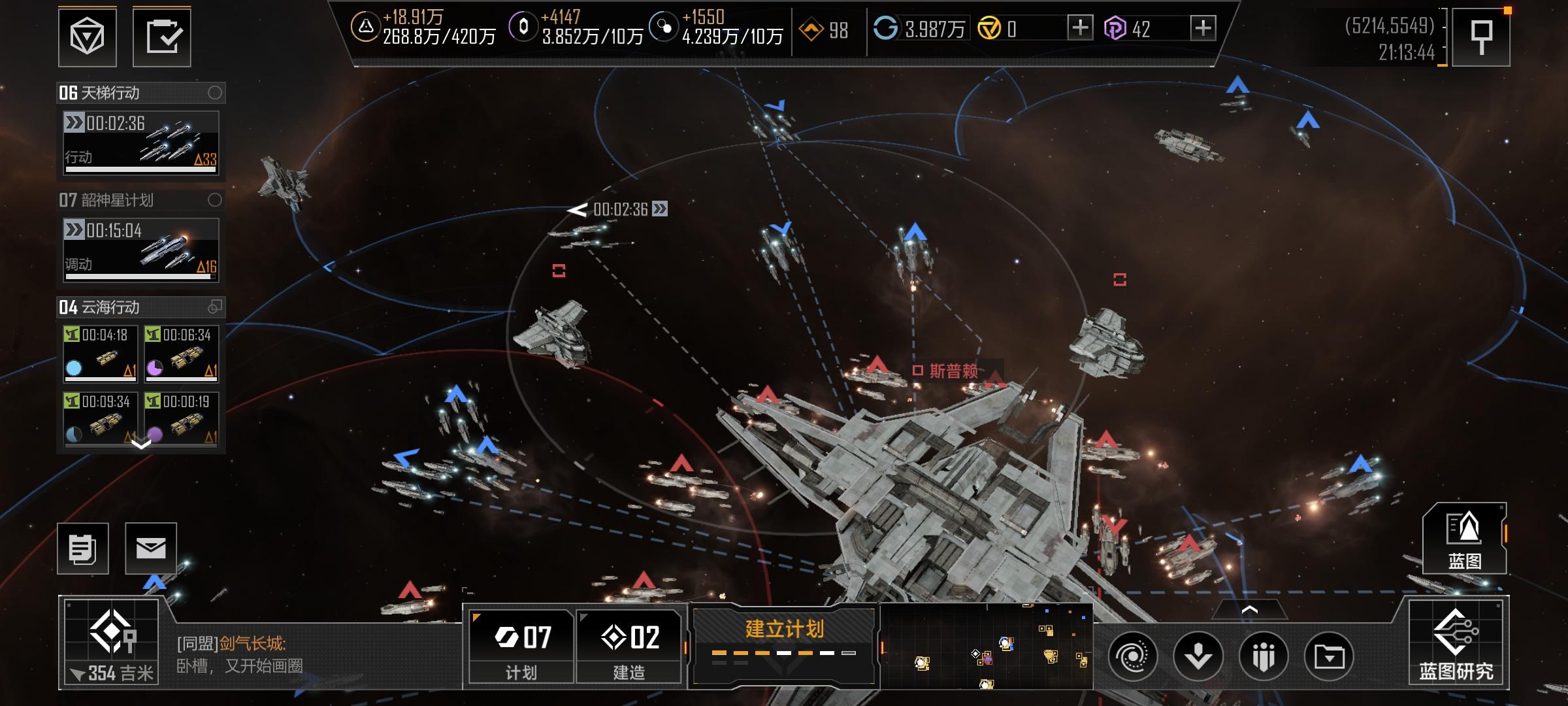The width and height of the screenshot is (1568, 706).
Task: Click the map pin bookmark button
Action: [1481, 37]
